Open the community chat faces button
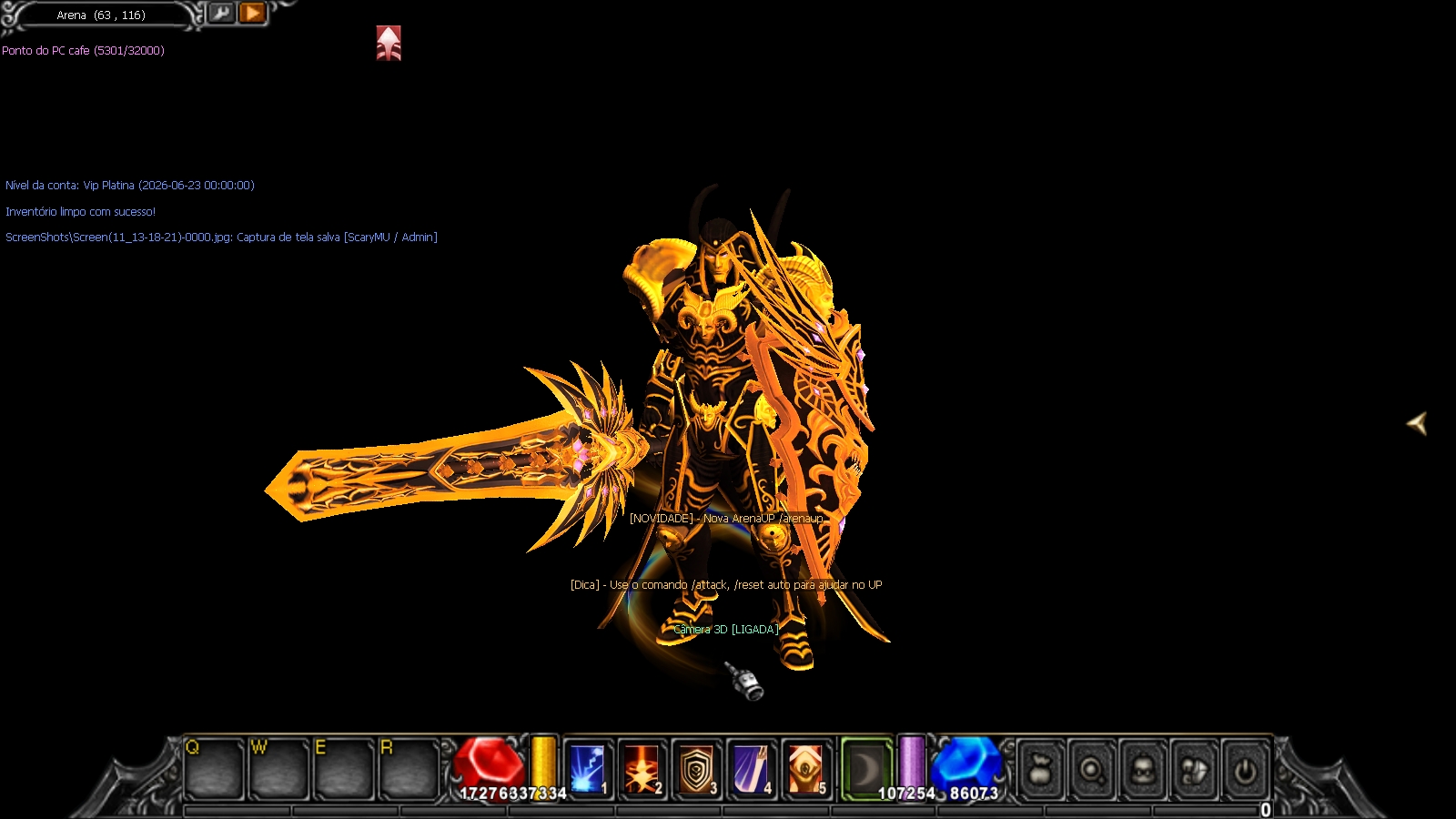The image size is (1456, 819). pyautogui.click(x=1194, y=772)
